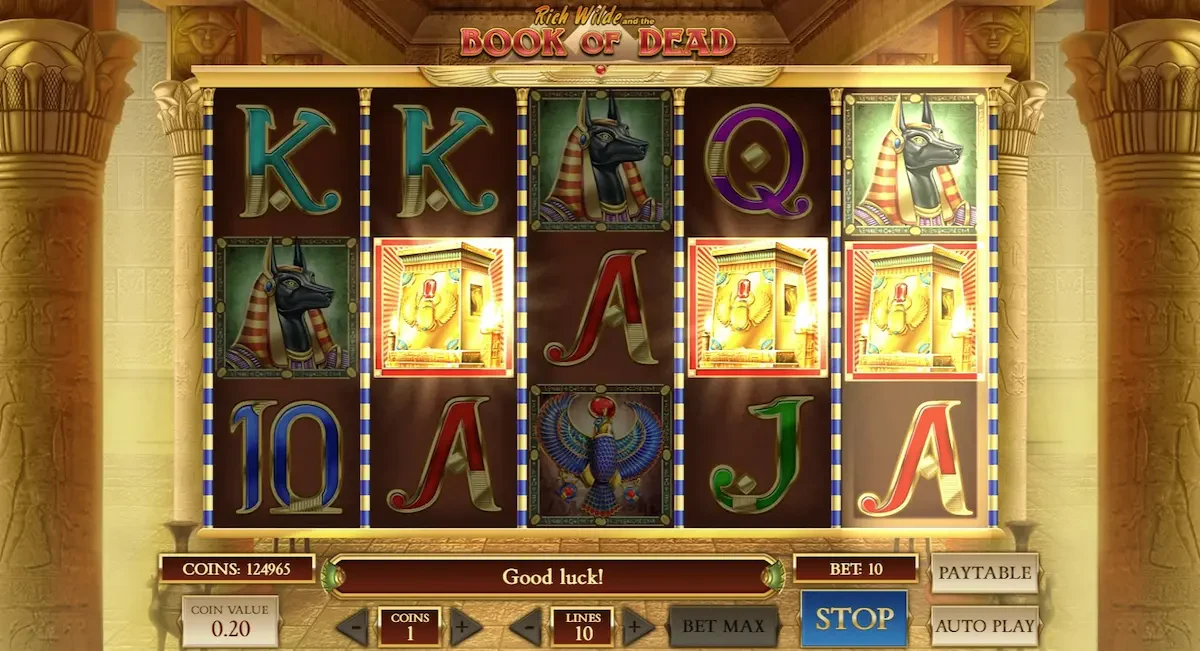Activate AUTO PLAY
The width and height of the screenshot is (1200, 651).
[x=984, y=627]
